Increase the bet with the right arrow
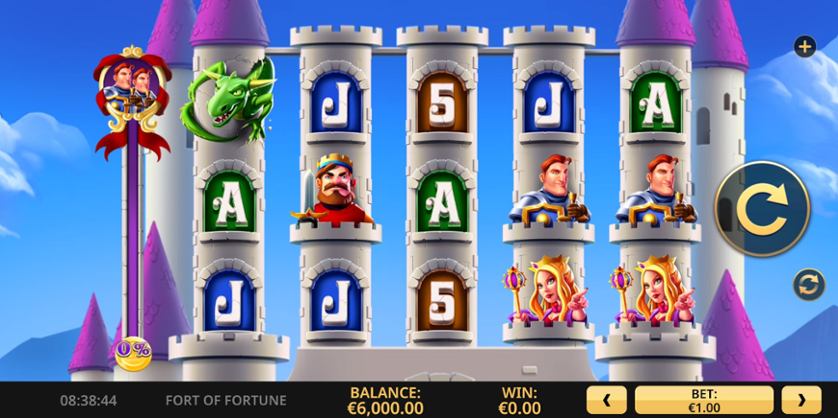 click(800, 400)
